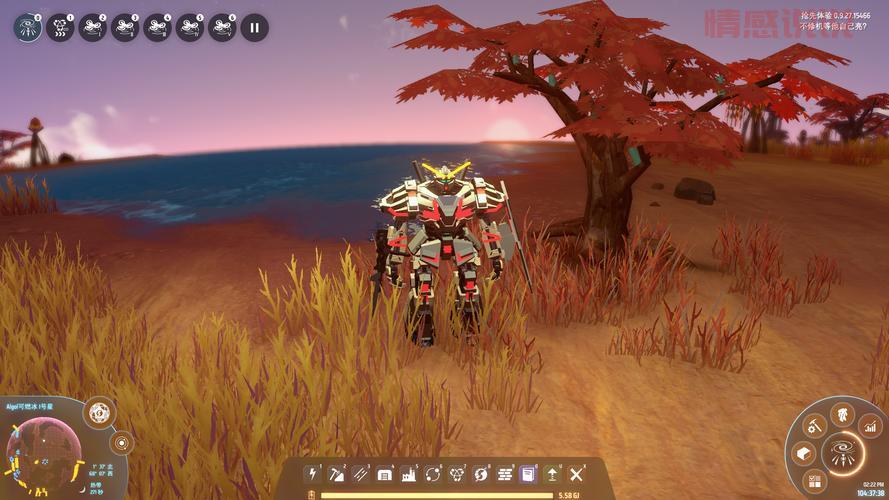Select the galaxy view camera button
The image size is (889, 500).
click(28, 27)
